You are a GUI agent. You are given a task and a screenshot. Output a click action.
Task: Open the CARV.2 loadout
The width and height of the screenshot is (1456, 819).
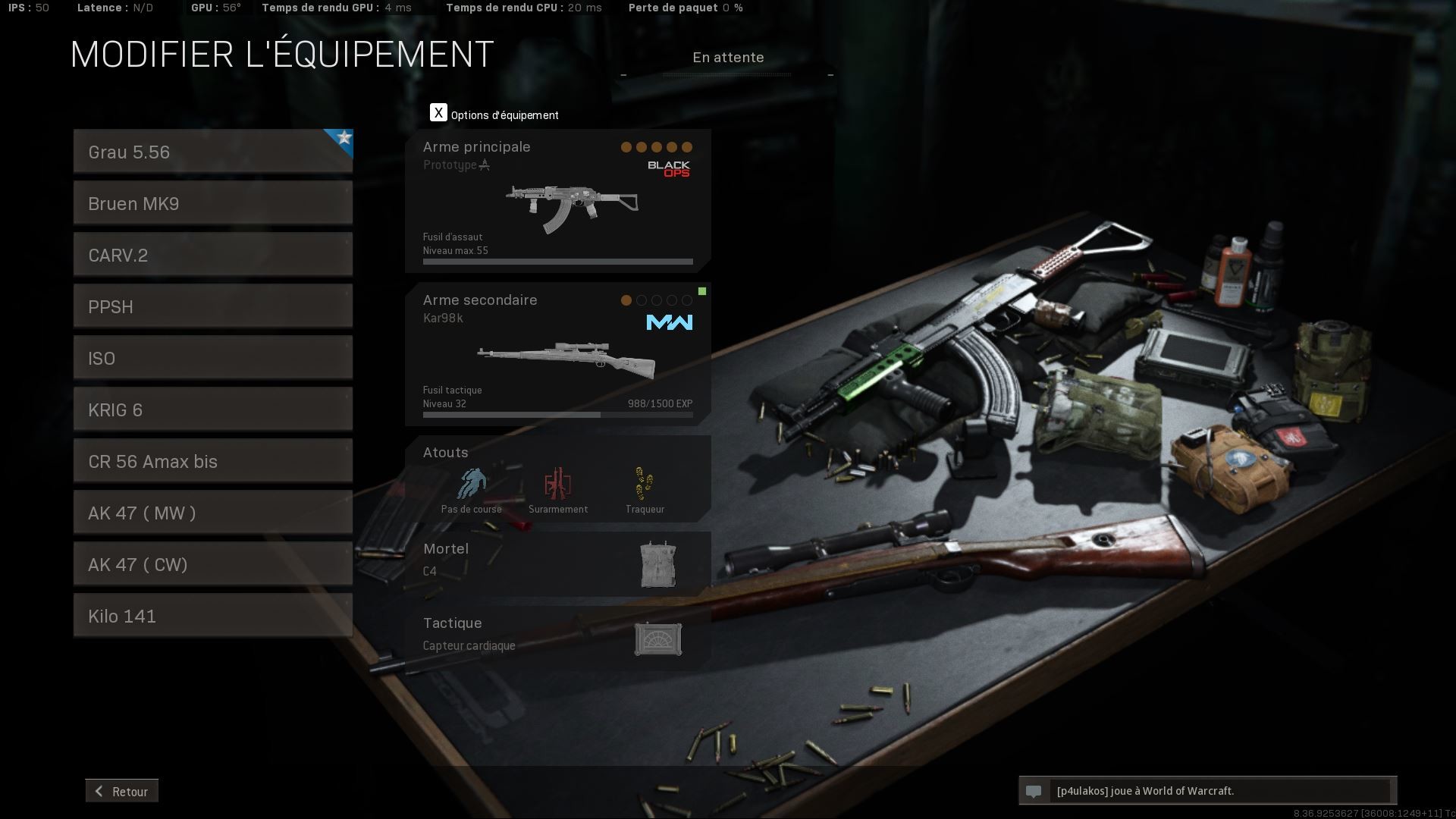click(x=212, y=255)
